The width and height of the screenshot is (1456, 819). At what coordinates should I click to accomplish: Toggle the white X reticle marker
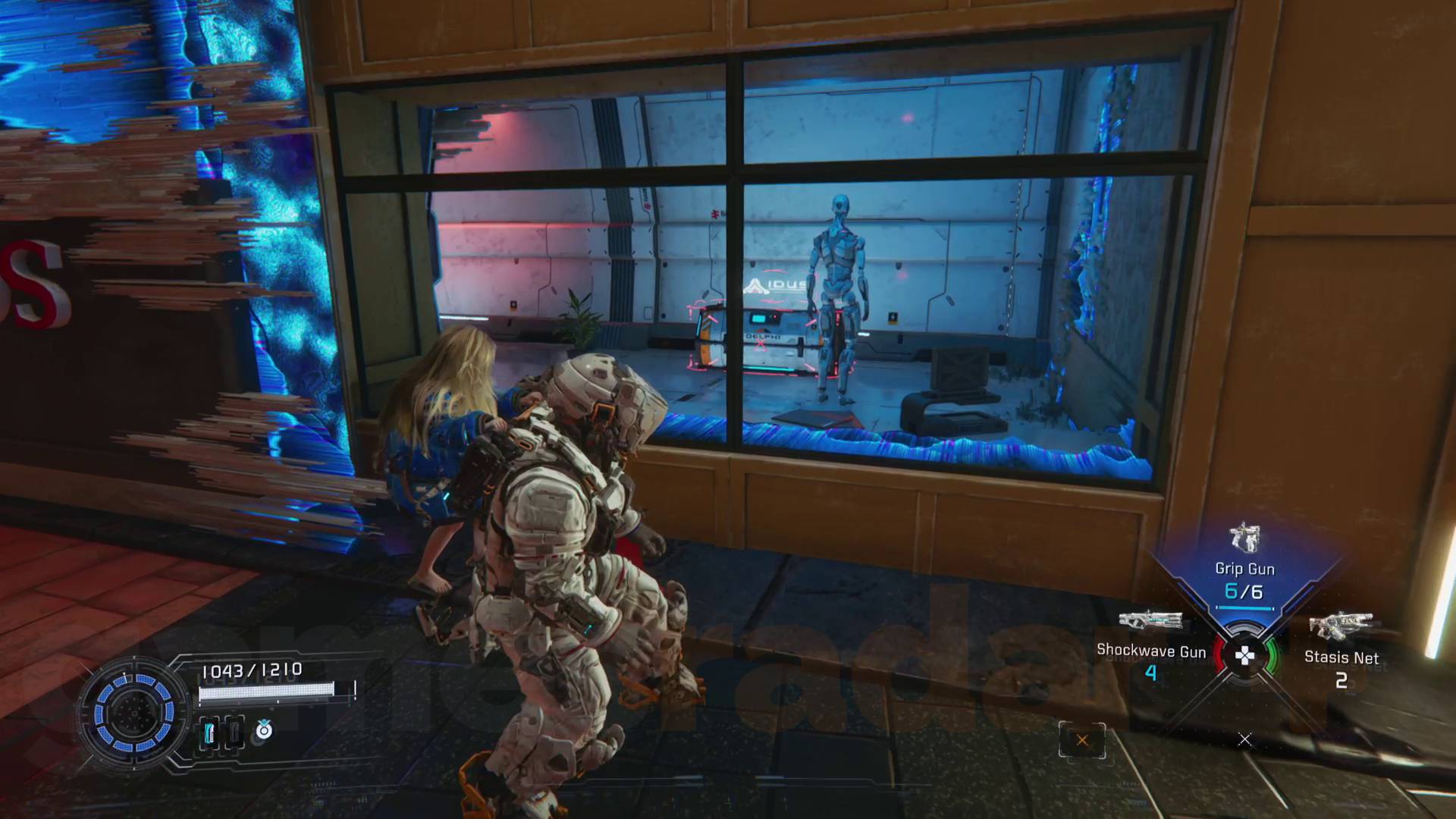[1244, 739]
